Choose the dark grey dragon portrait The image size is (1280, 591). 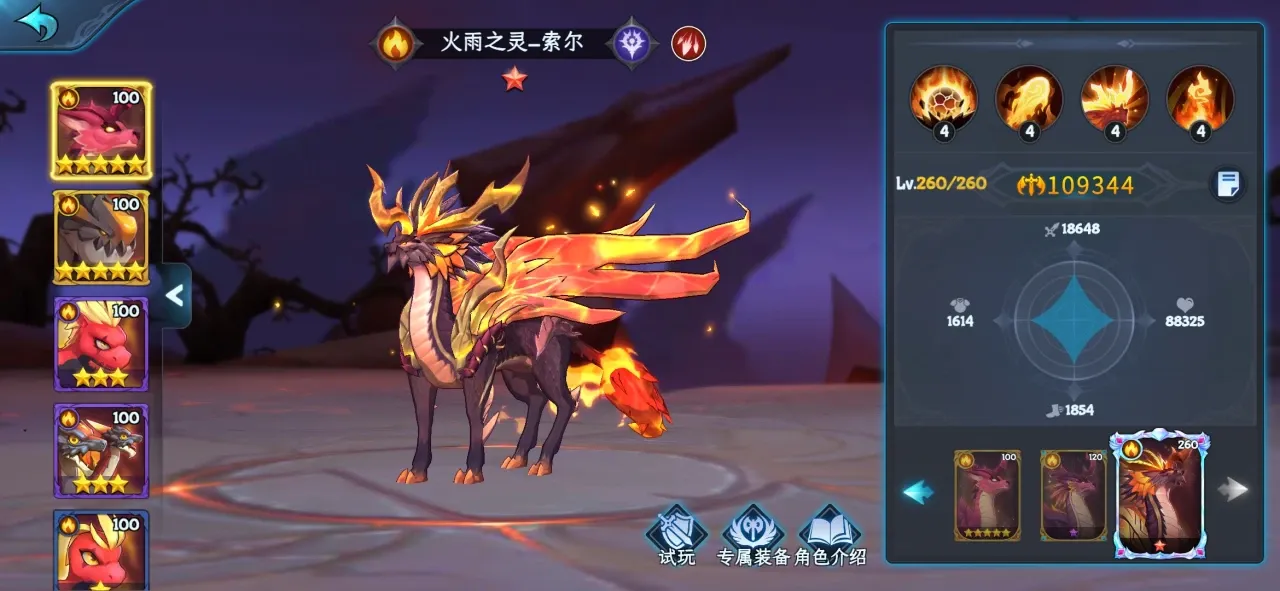pos(100,238)
